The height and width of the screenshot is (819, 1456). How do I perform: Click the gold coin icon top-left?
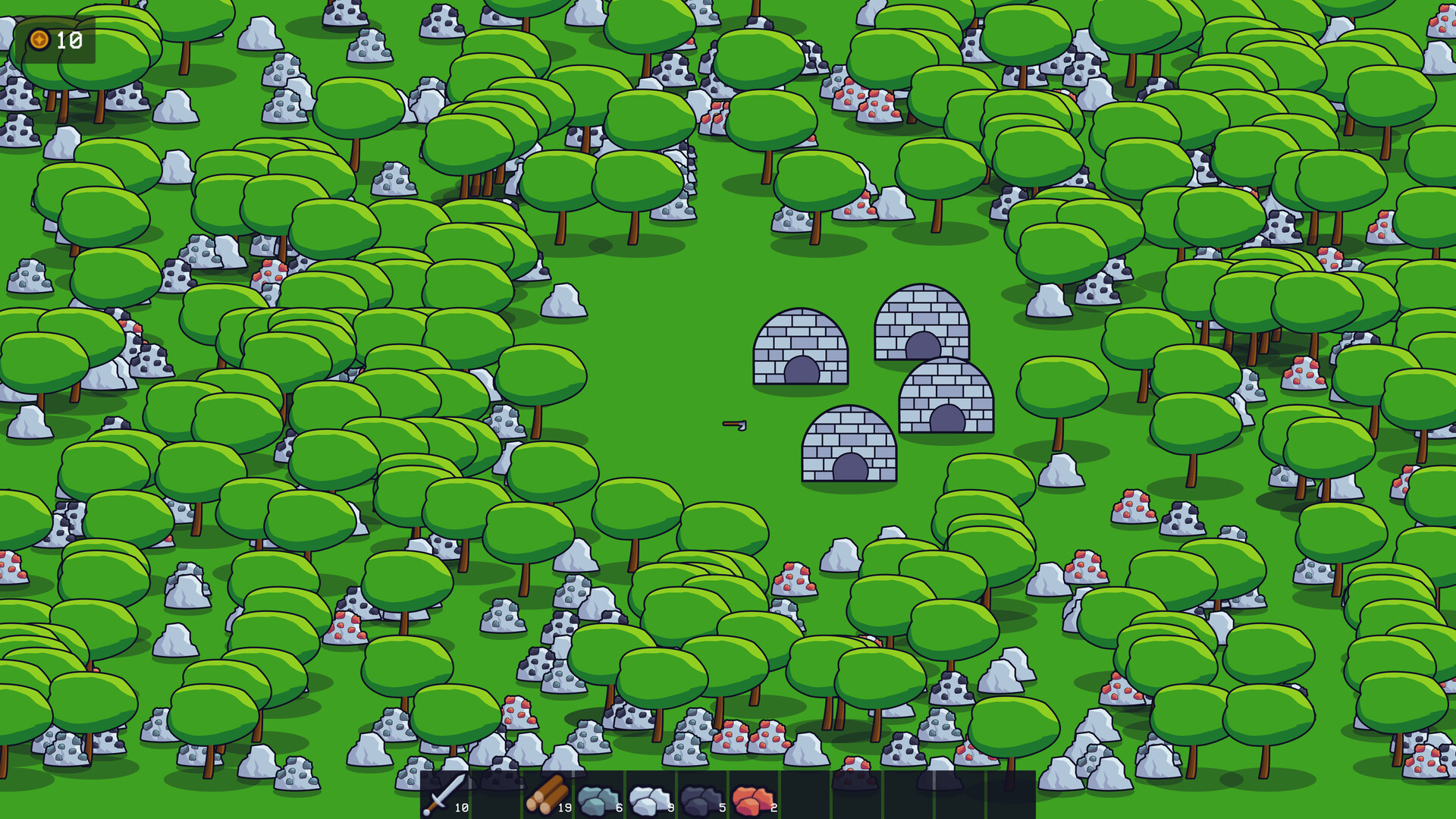point(40,39)
